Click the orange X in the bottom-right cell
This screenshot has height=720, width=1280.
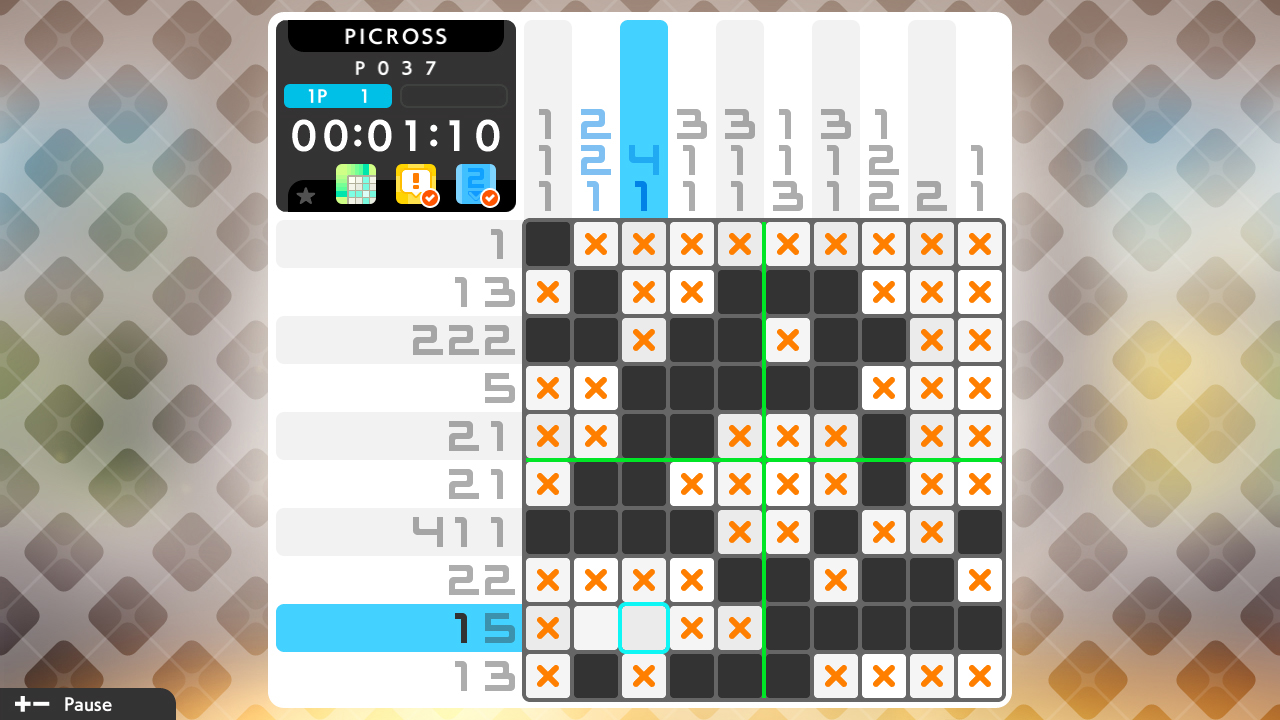pos(979,676)
